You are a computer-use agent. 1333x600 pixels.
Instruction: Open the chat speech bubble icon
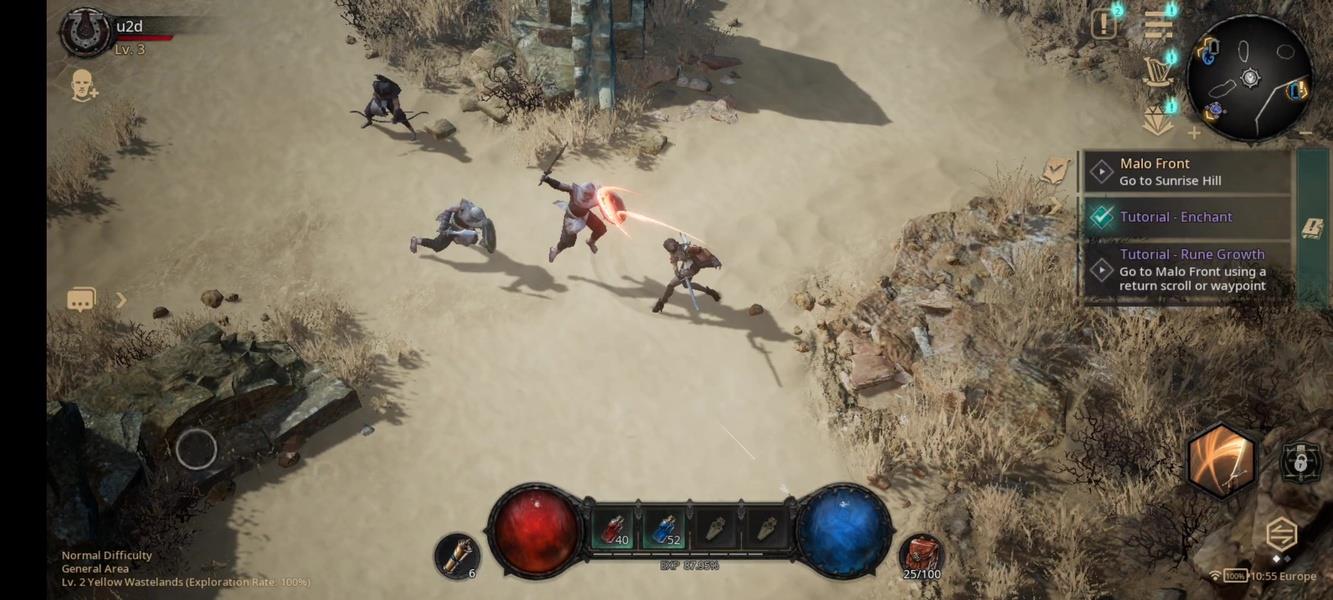[x=82, y=300]
